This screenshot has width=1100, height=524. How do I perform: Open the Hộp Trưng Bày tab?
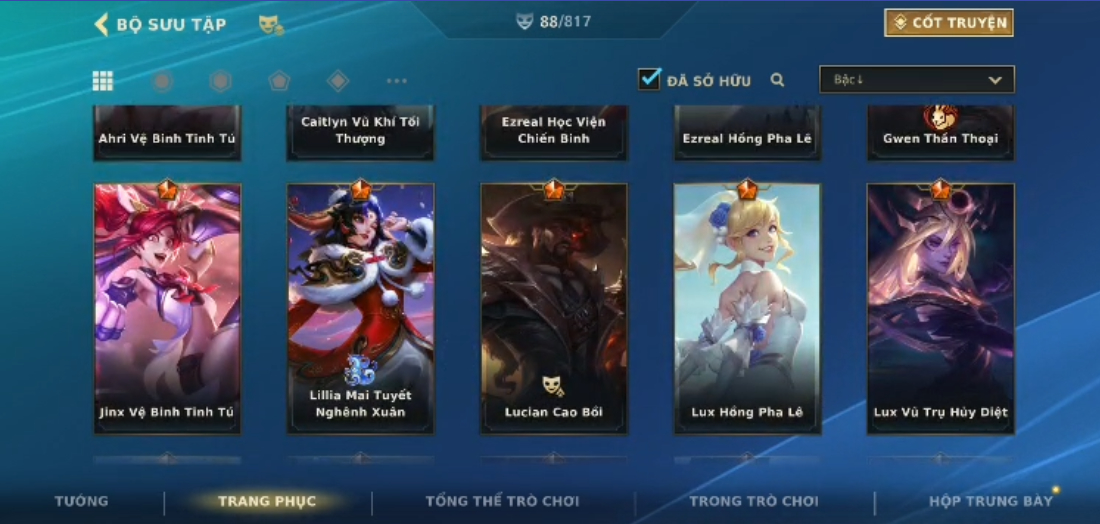click(990, 501)
